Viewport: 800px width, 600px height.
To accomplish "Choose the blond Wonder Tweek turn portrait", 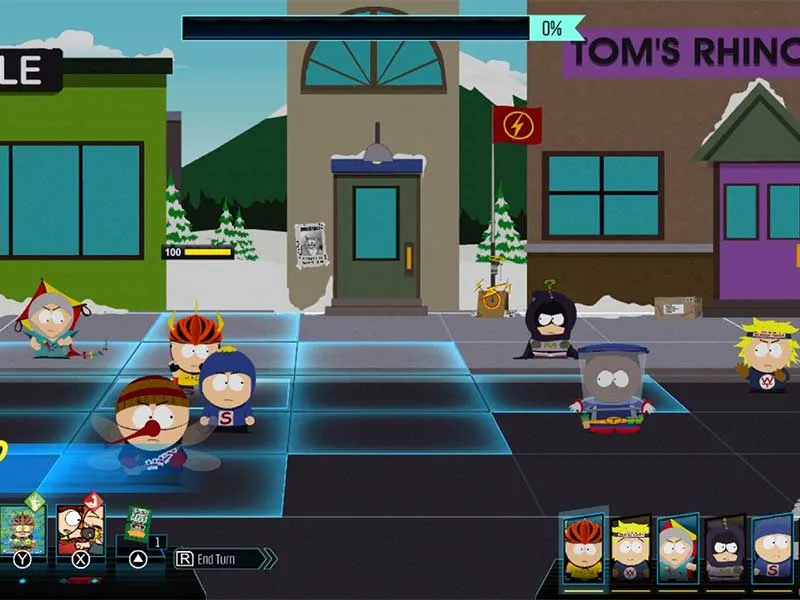I will point(631,548).
